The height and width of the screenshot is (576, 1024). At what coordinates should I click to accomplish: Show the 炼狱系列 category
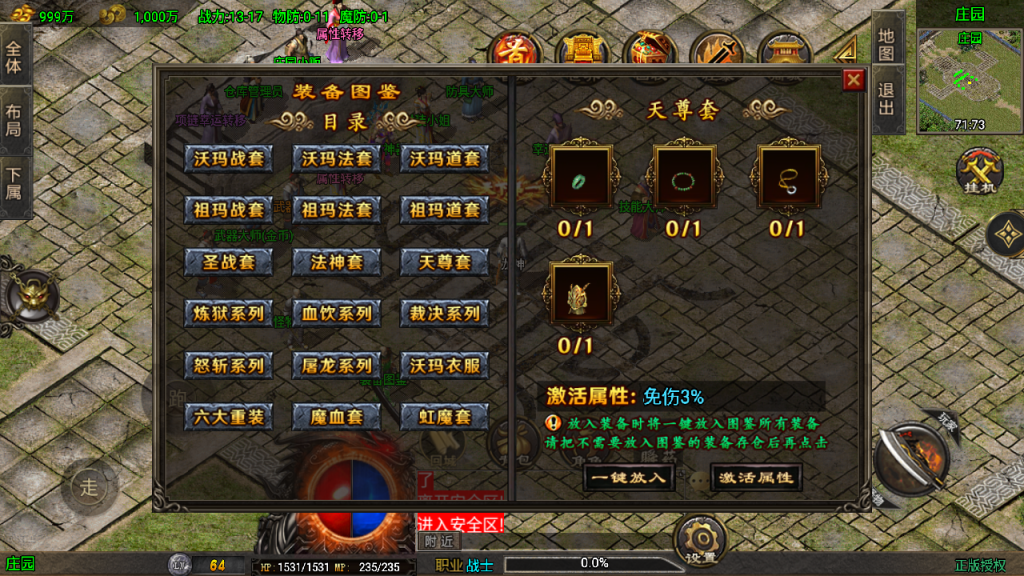pyautogui.click(x=228, y=313)
